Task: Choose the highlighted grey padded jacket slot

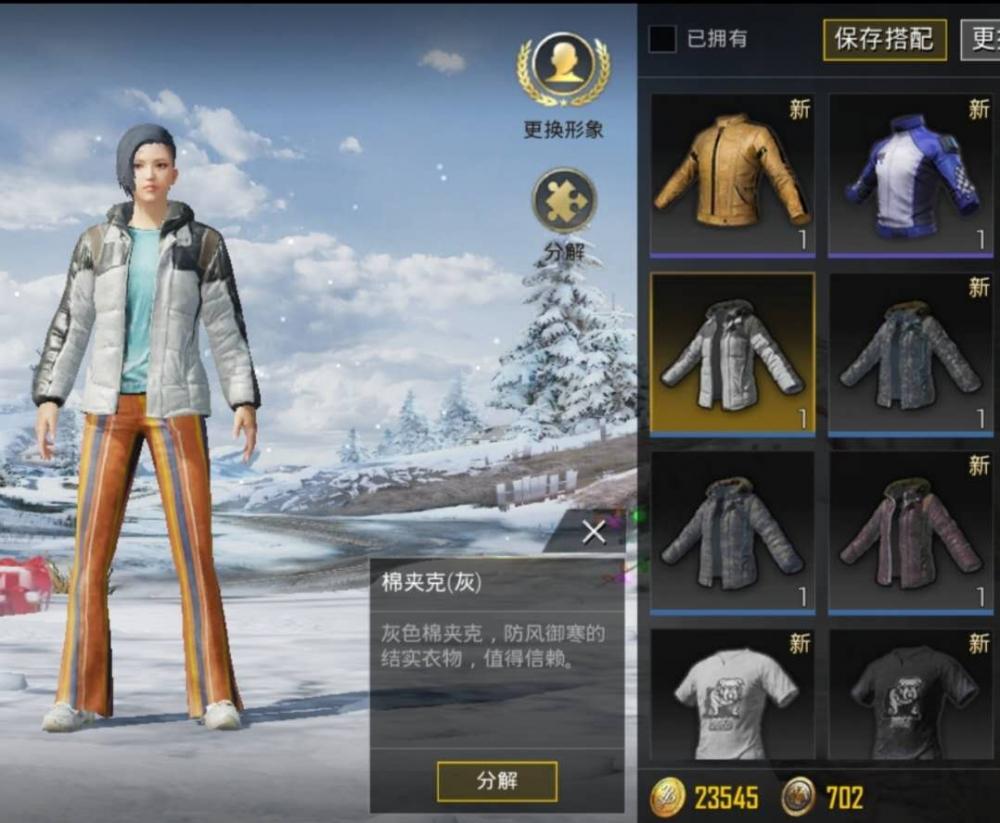Action: [732, 353]
